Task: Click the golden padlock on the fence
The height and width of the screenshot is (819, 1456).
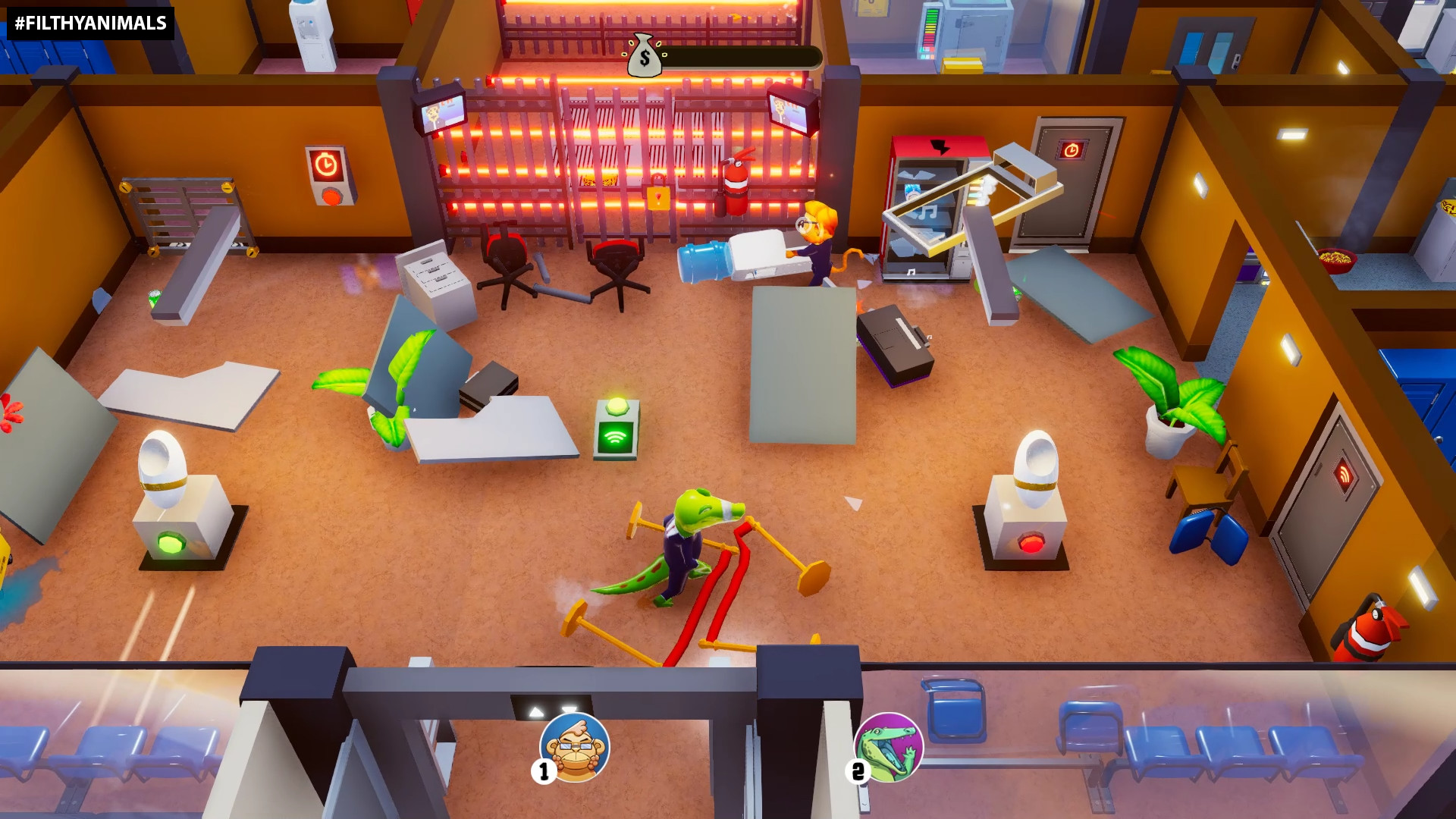Action: click(x=659, y=199)
